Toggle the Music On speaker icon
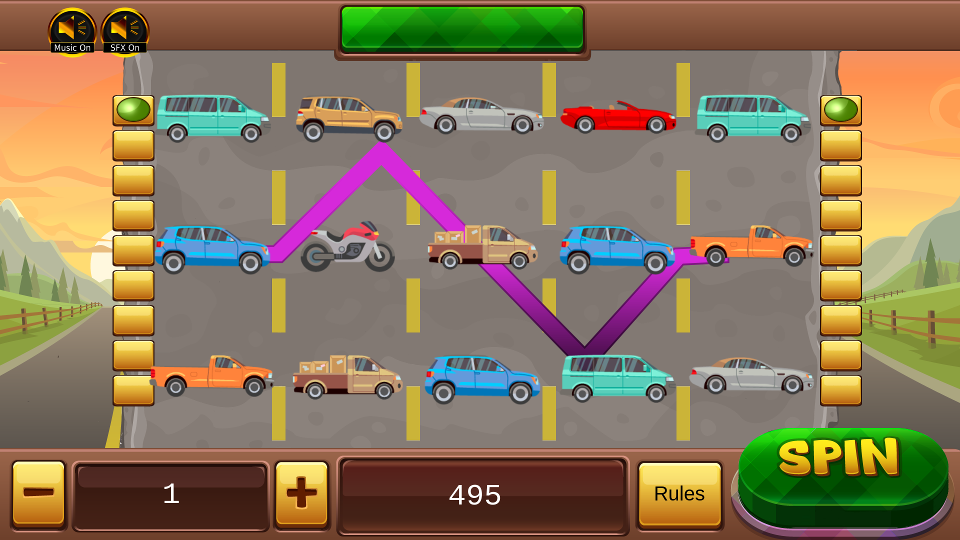 [x=72, y=30]
